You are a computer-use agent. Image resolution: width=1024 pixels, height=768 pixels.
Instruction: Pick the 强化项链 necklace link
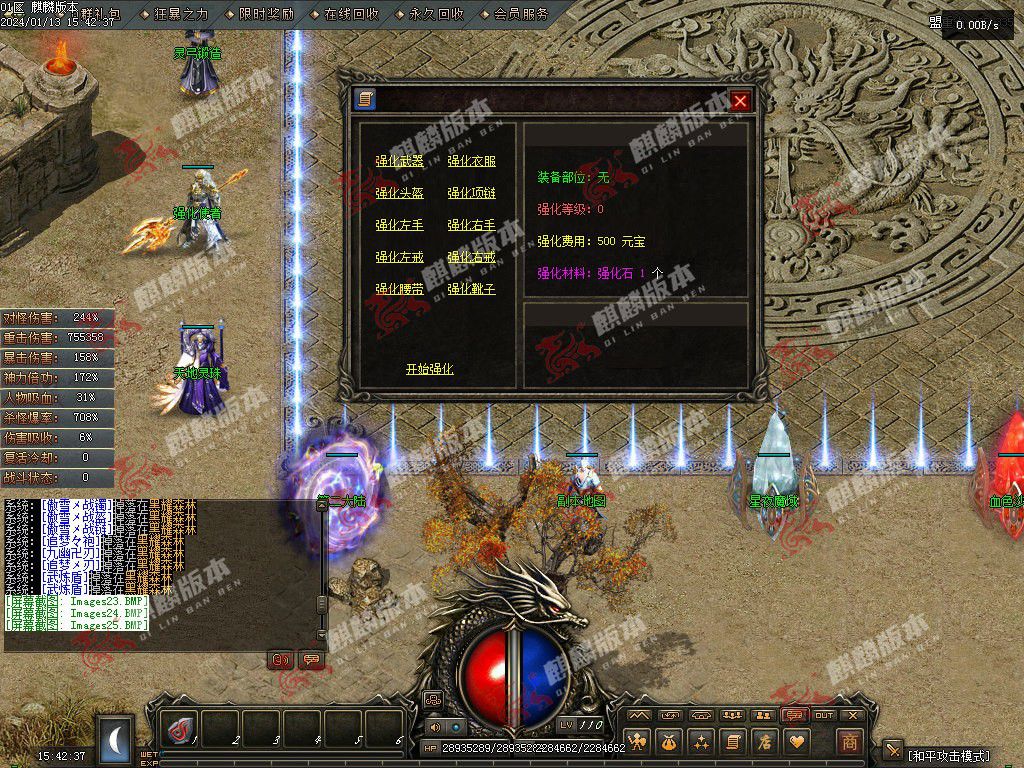(x=471, y=193)
